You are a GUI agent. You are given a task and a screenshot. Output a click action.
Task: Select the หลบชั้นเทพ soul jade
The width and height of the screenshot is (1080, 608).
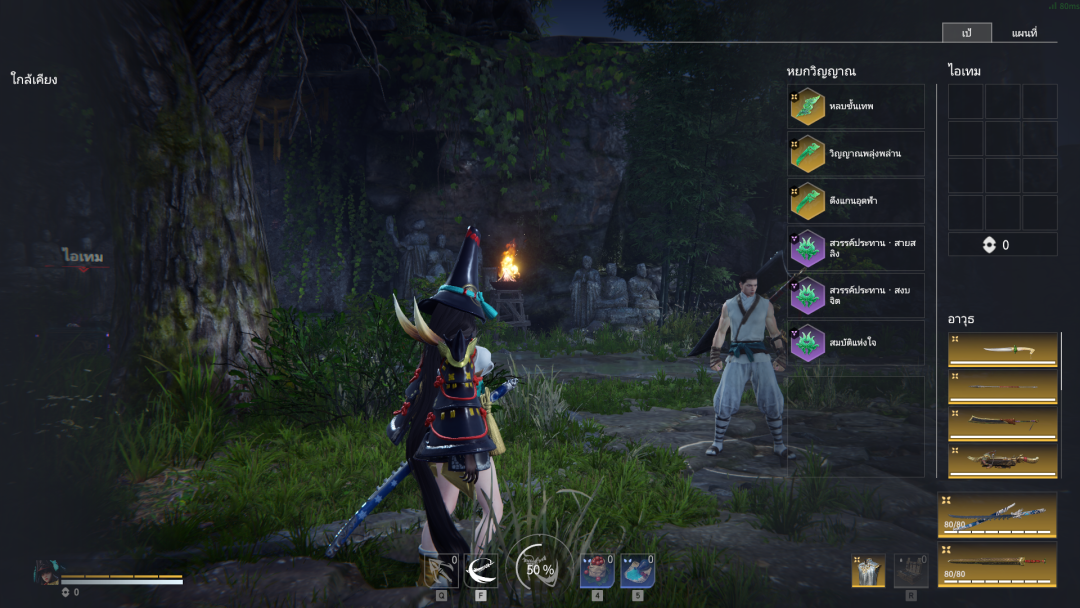[x=856, y=106]
